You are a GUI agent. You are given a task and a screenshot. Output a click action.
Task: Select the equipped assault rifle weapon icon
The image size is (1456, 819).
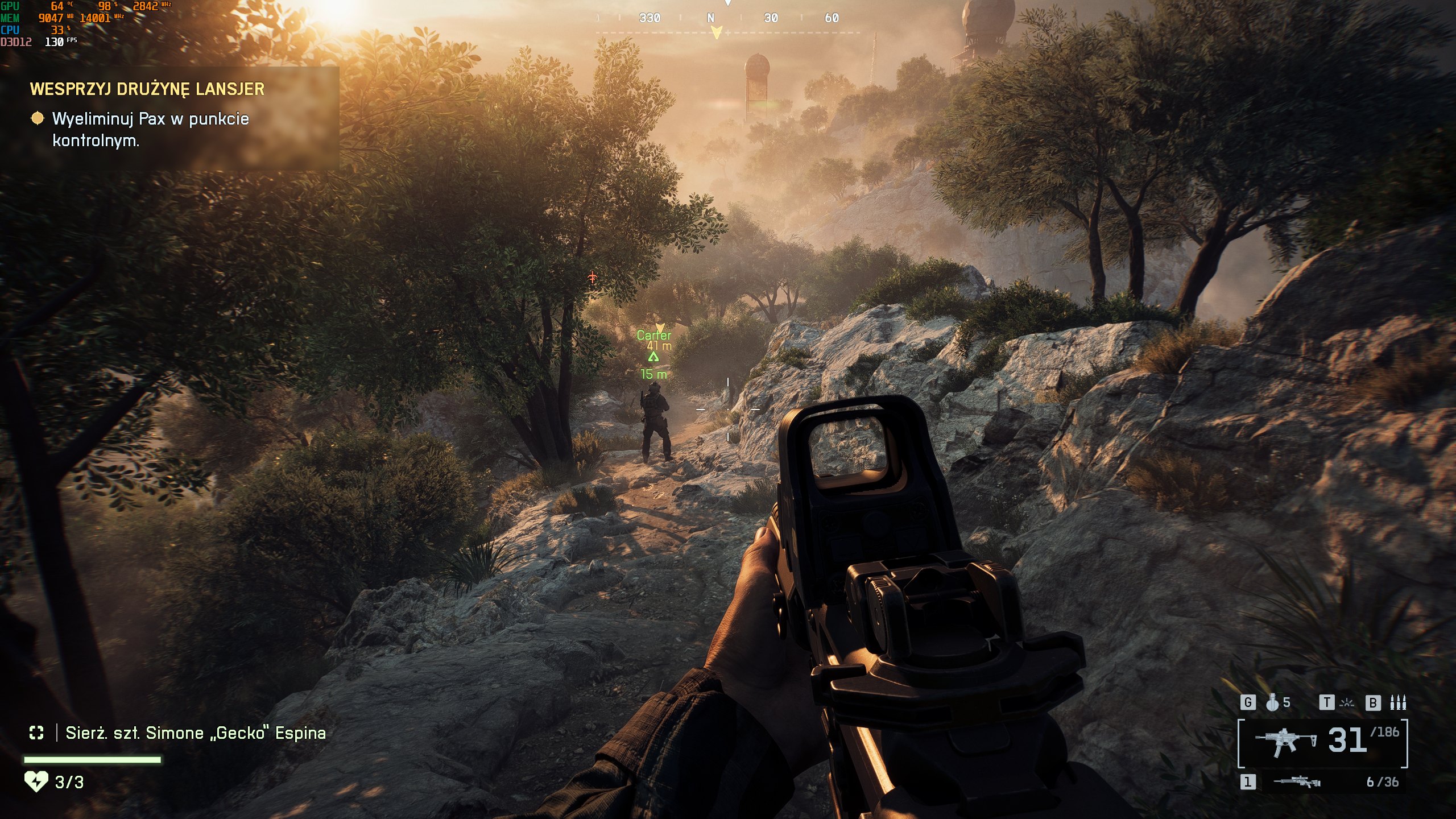pyautogui.click(x=1285, y=742)
